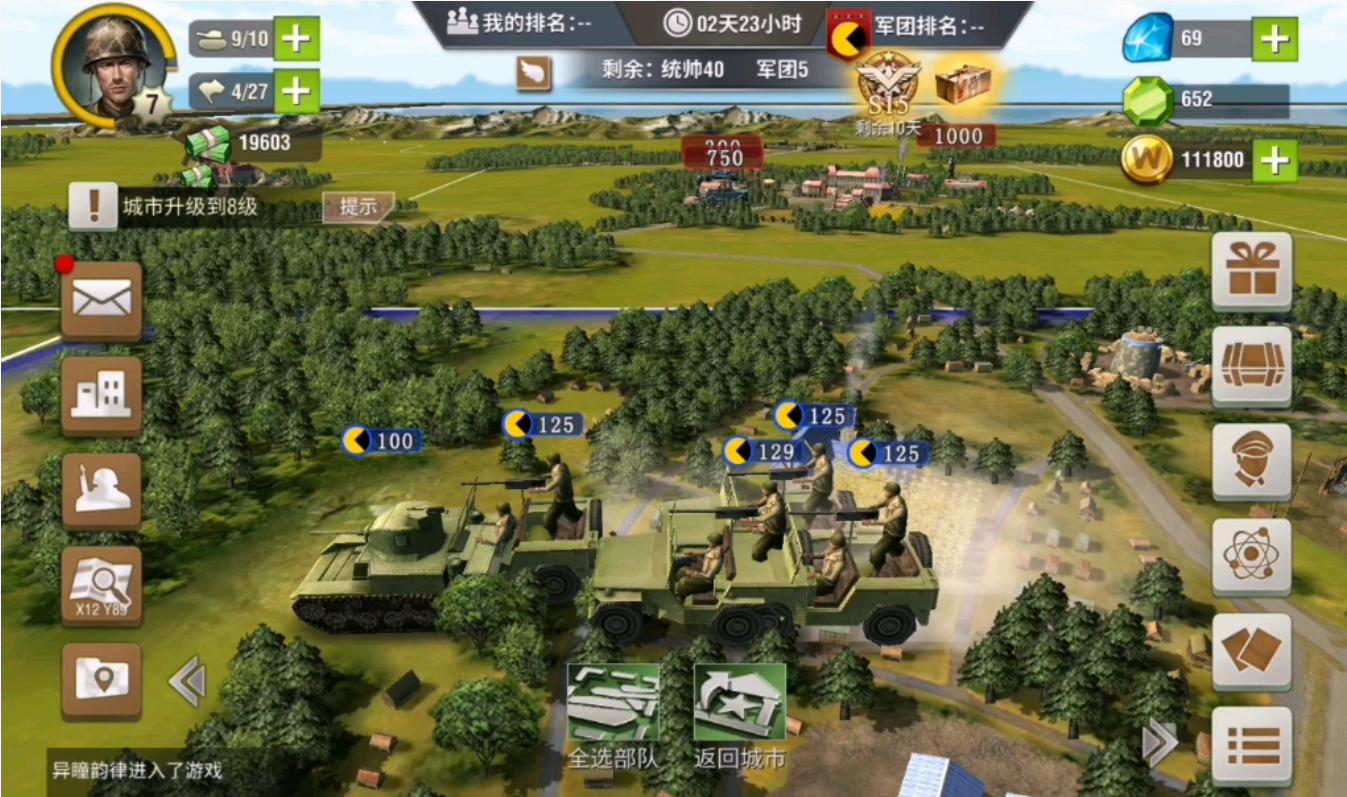Open the gift box rewards
Image resolution: width=1347 pixels, height=797 pixels.
click(x=1251, y=271)
